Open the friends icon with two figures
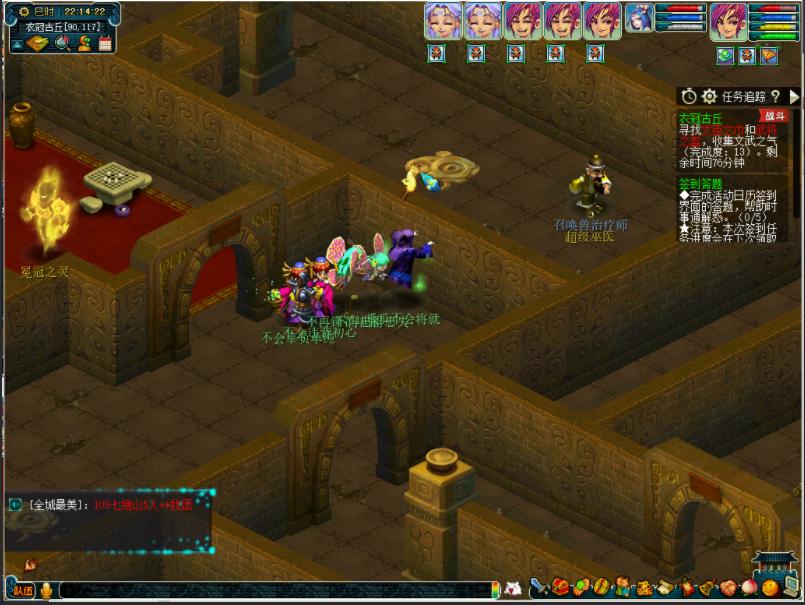Viewport: 805px width, 605px height. (621, 587)
